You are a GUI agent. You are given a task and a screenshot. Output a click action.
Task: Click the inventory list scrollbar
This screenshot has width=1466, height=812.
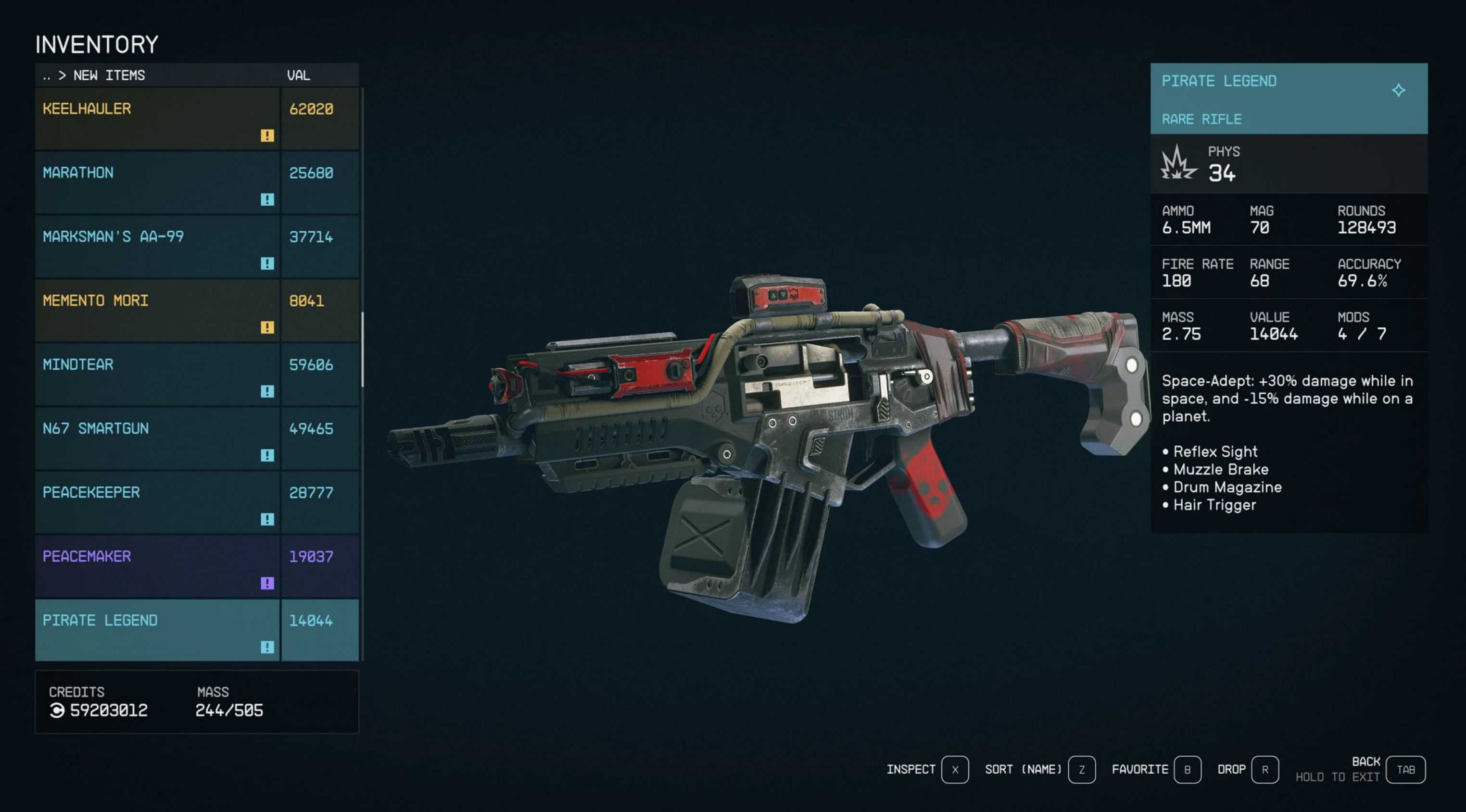coord(363,350)
